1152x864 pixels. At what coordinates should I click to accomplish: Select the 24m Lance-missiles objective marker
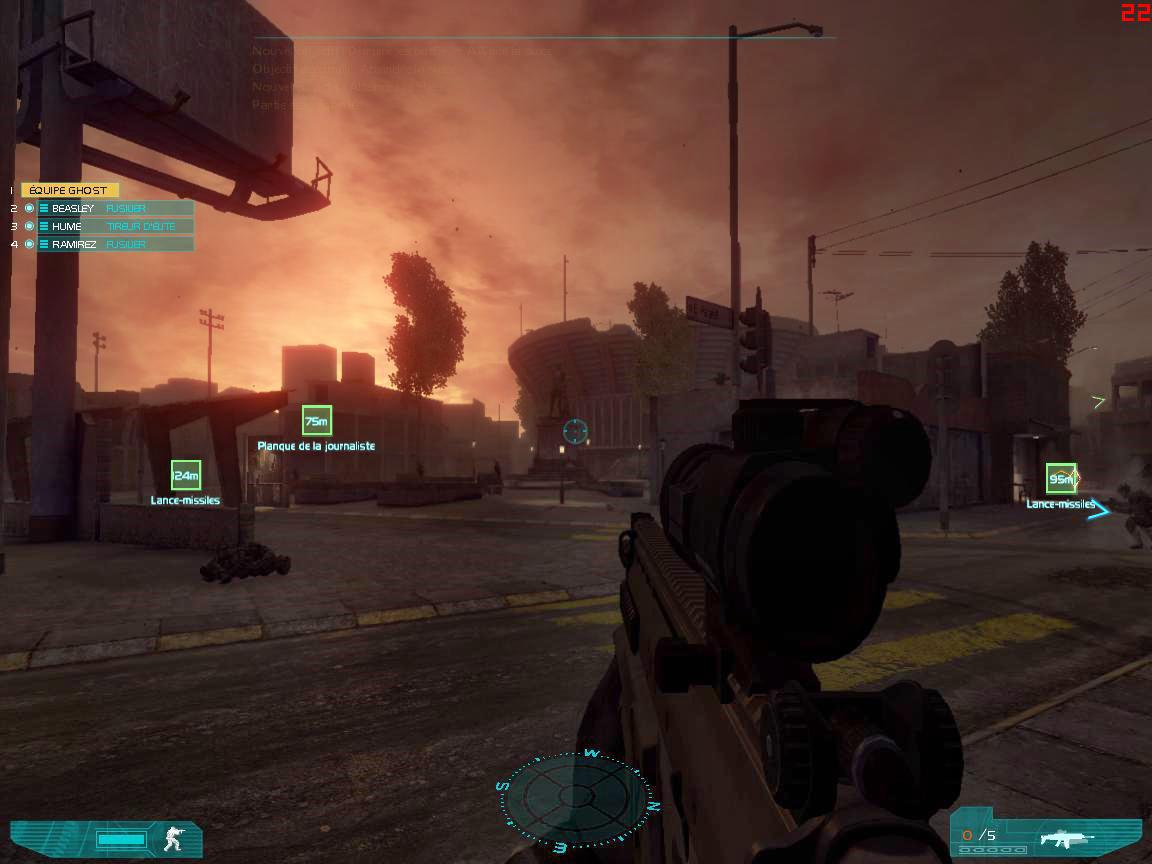(186, 476)
